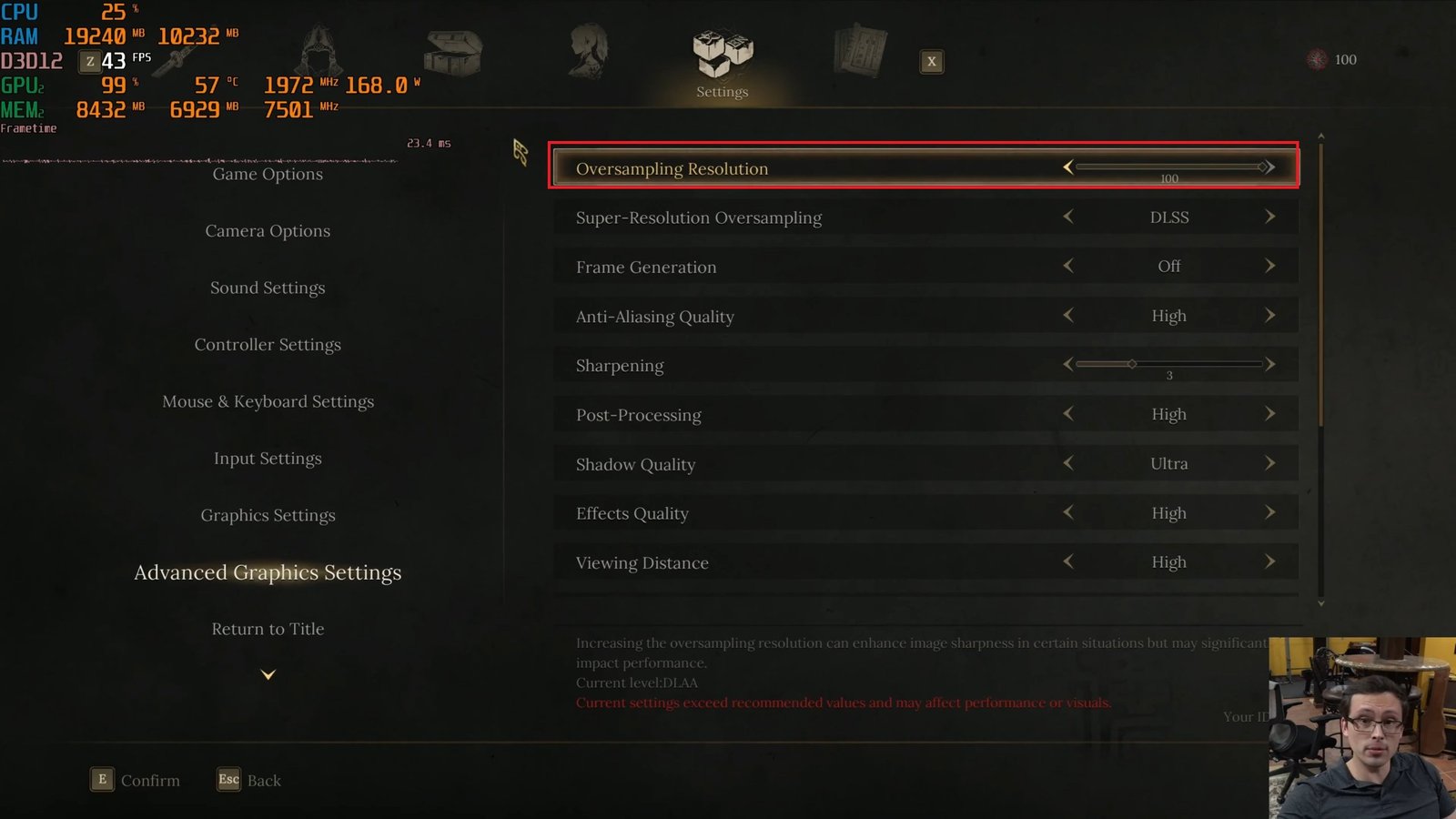Select Mouse & Keyboard Settings
Viewport: 1456px width, 819px height.
tap(268, 401)
